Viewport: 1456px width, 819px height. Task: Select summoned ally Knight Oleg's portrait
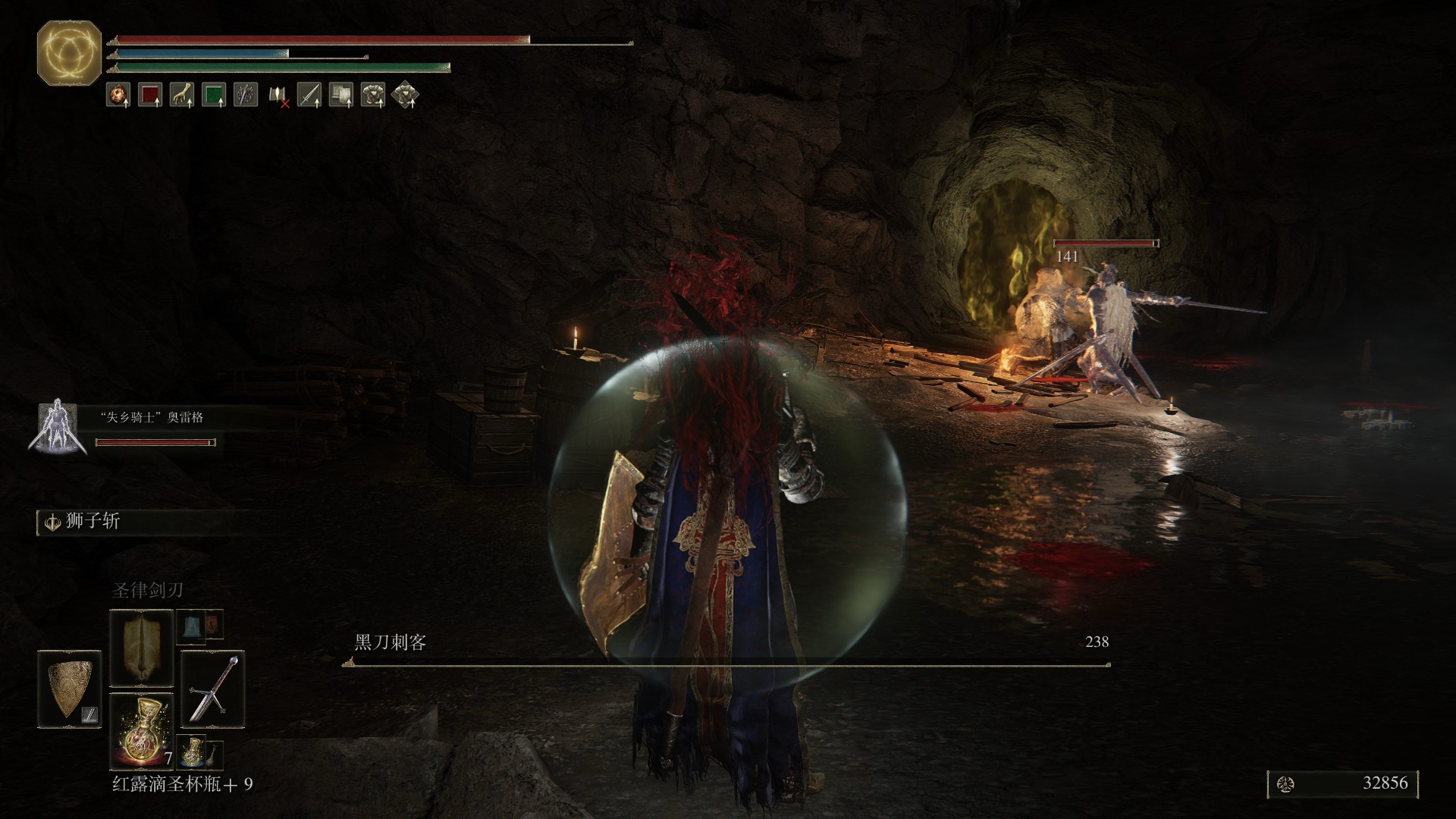click(55, 427)
